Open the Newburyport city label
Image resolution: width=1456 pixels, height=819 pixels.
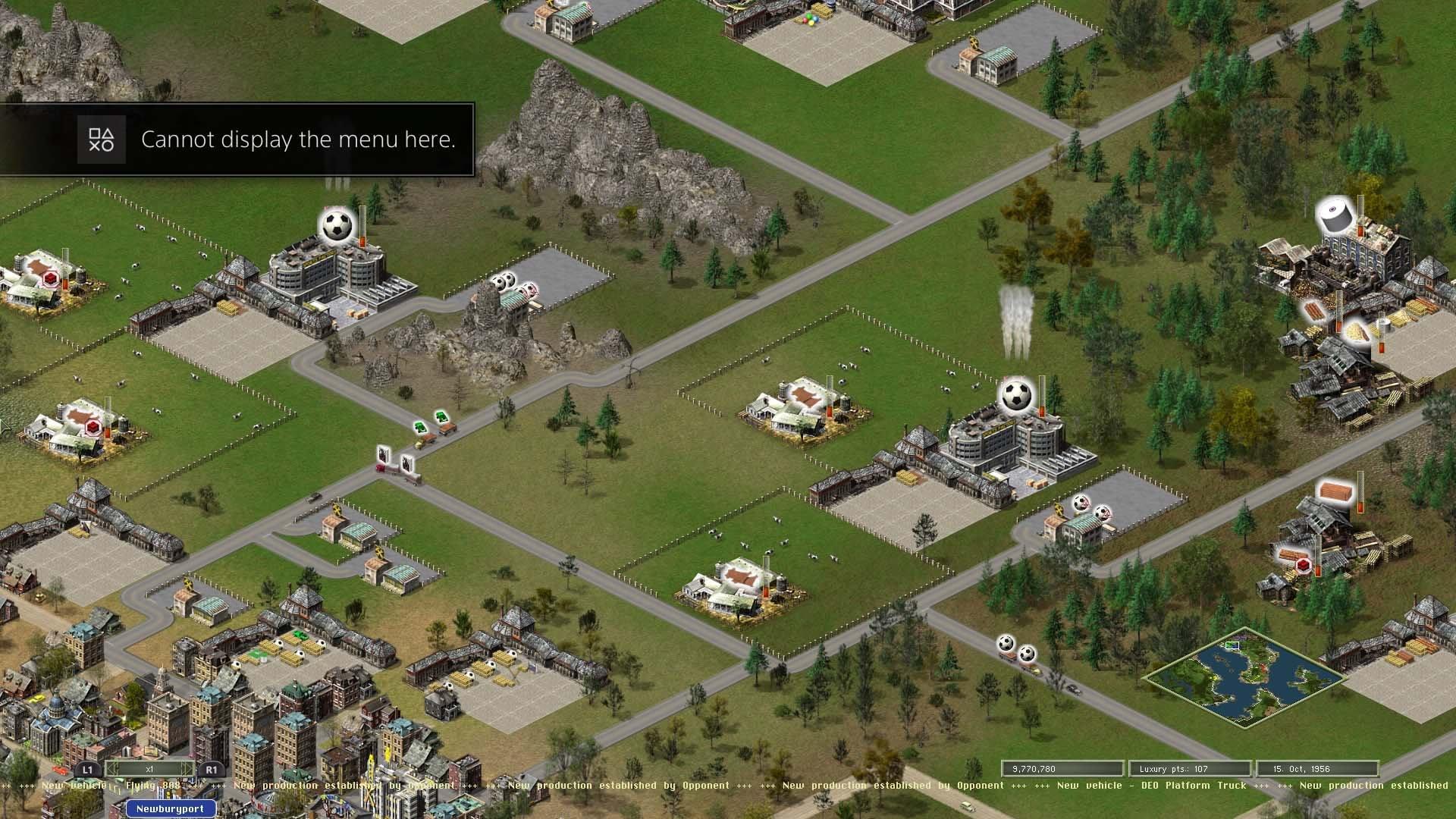point(170,808)
